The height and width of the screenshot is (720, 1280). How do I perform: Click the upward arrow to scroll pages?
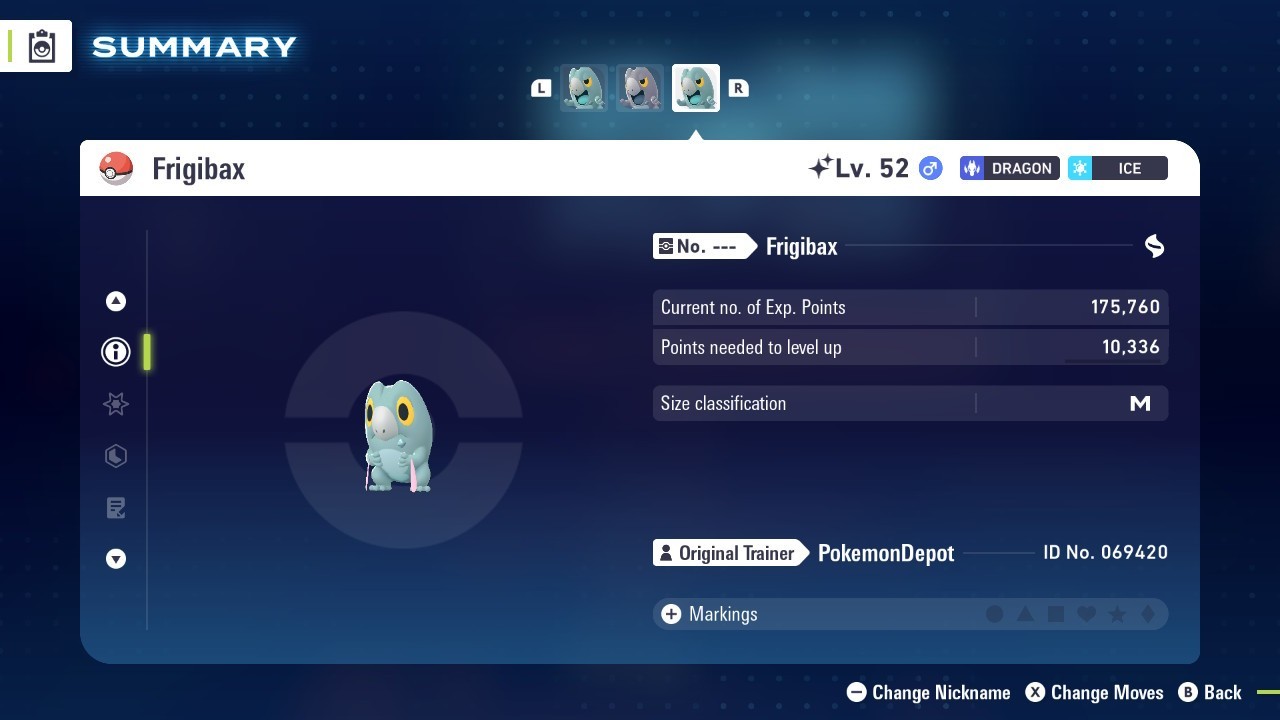tap(115, 300)
